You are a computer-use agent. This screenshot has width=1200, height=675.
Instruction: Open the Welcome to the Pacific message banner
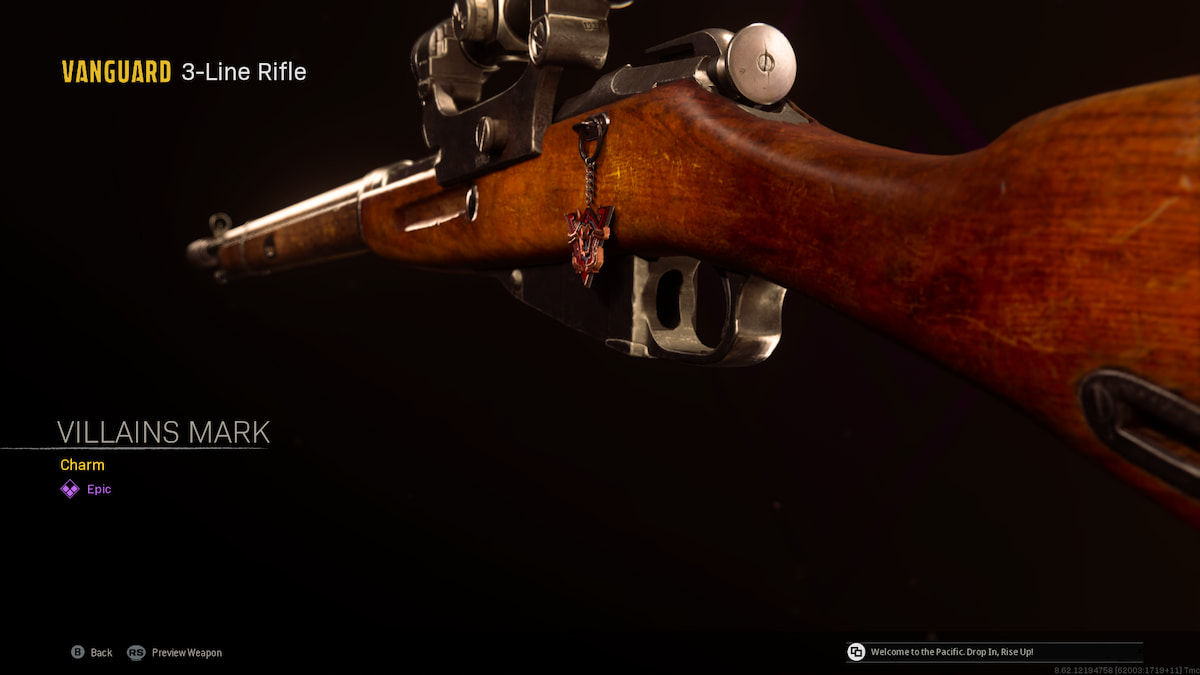click(993, 652)
